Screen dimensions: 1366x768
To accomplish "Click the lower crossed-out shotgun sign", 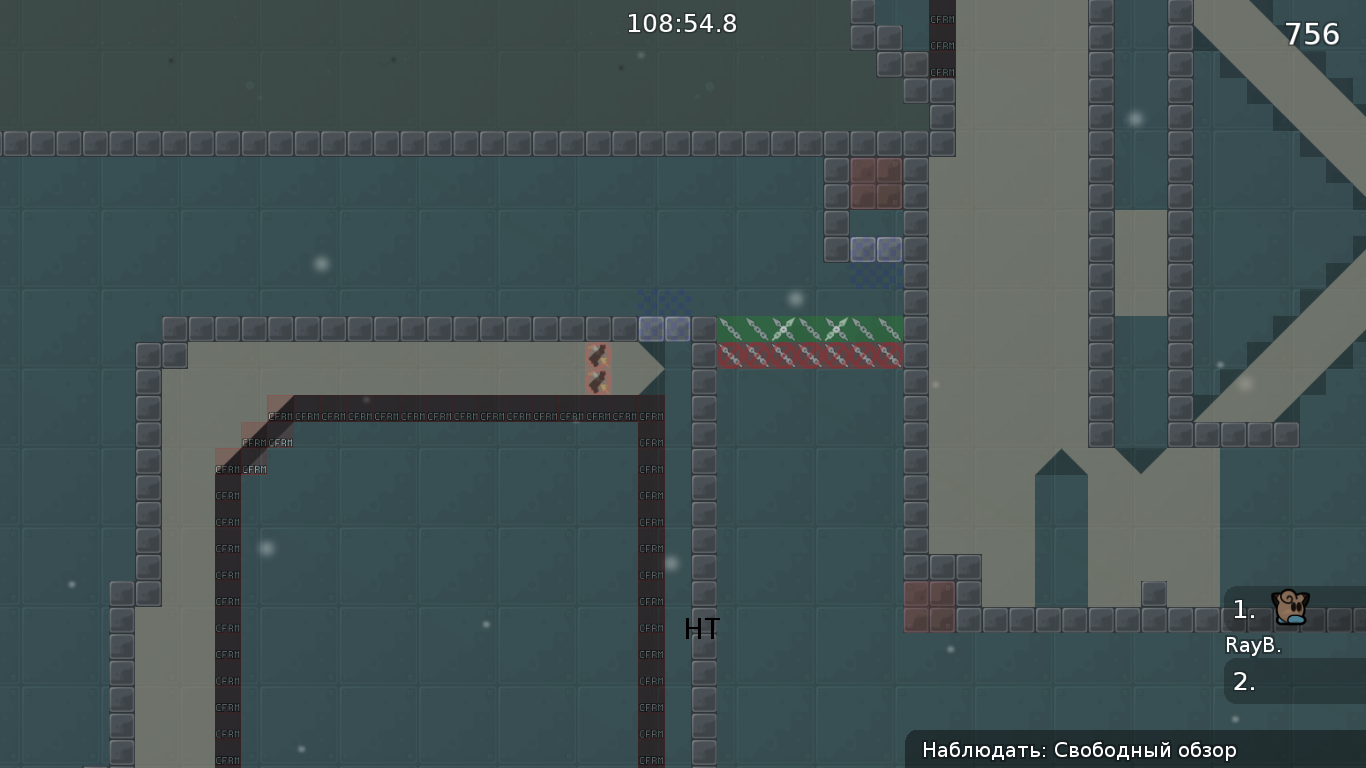I will click(x=598, y=380).
